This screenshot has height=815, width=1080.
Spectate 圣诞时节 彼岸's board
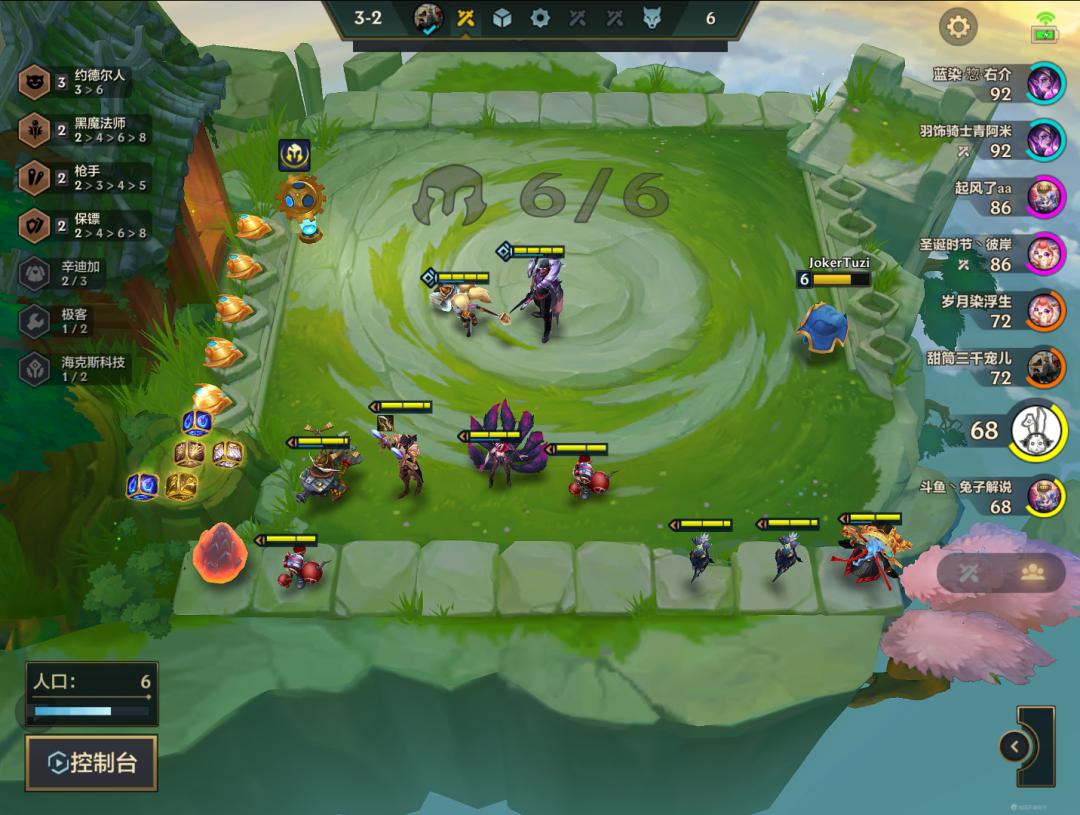pyautogui.click(x=1046, y=253)
